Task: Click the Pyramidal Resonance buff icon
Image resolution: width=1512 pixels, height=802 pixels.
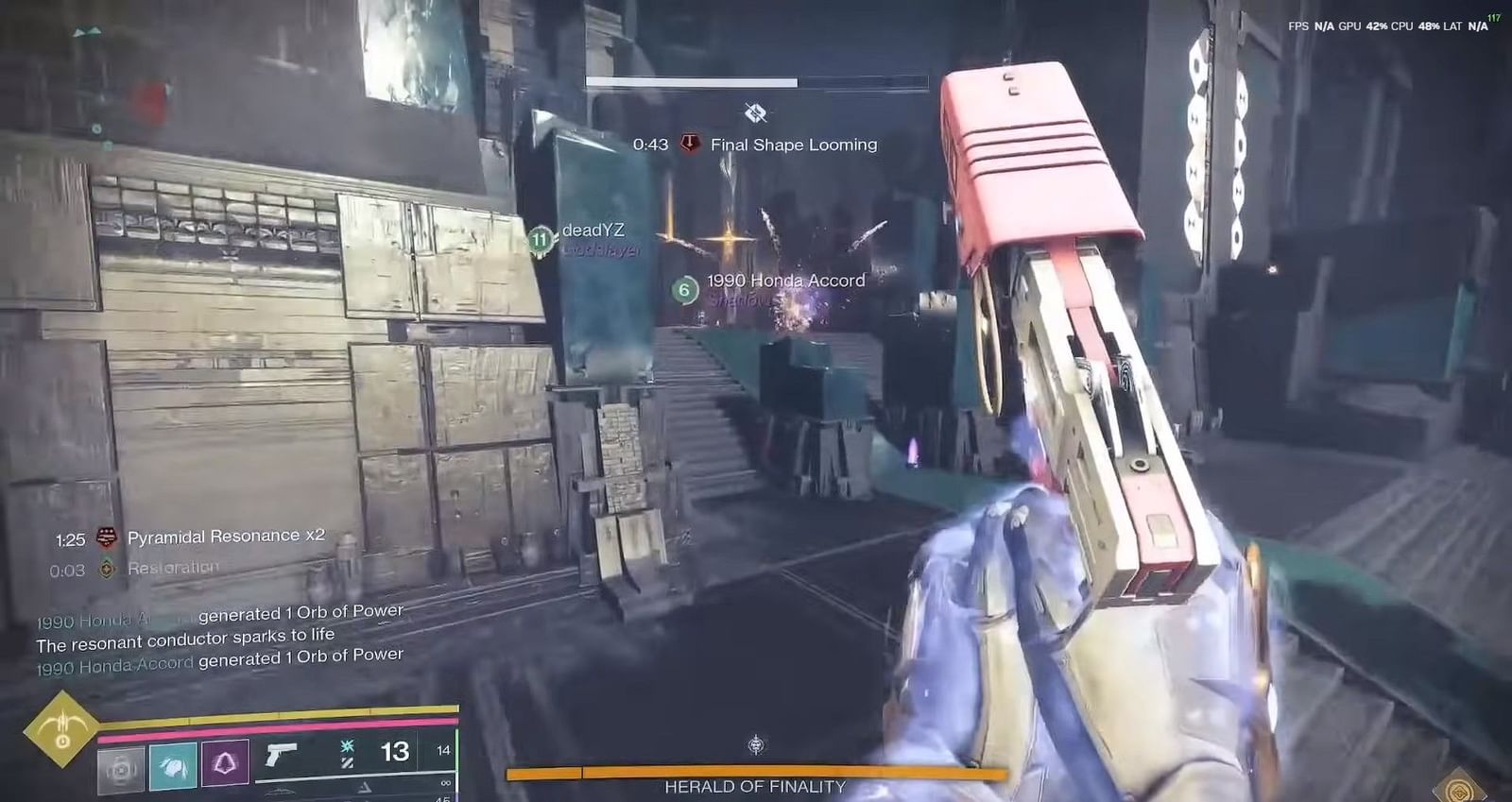Action: pos(104,535)
